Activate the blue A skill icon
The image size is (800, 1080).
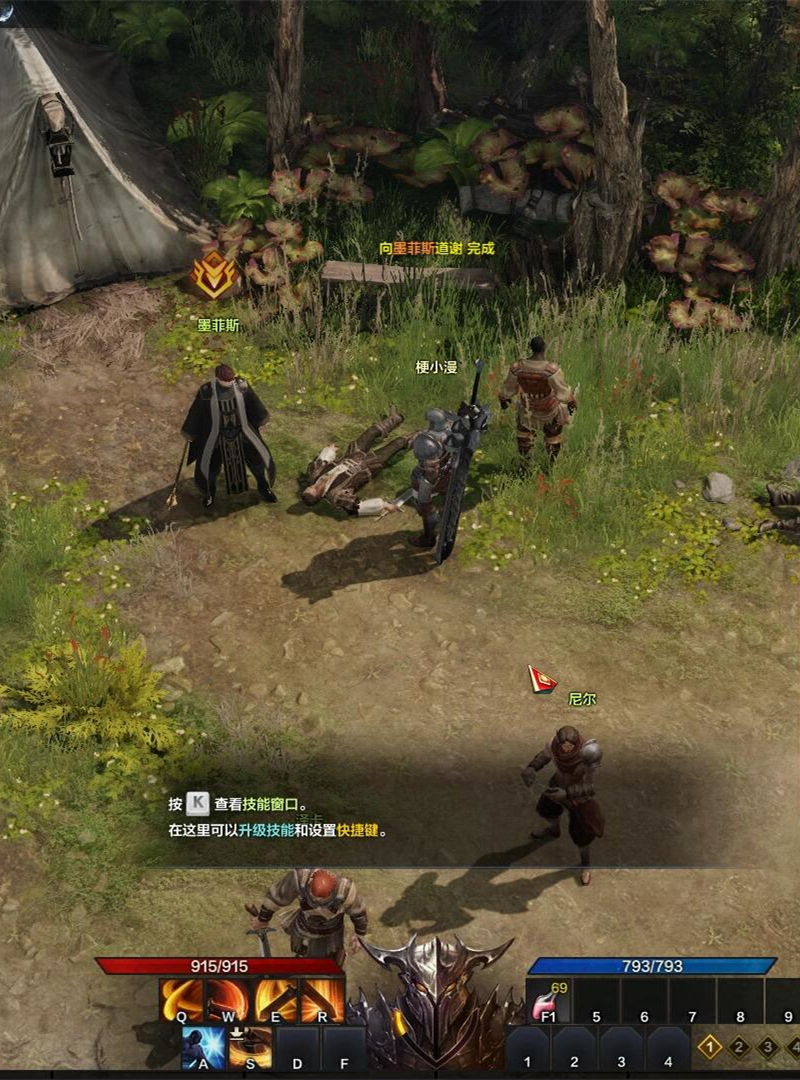[203, 1047]
